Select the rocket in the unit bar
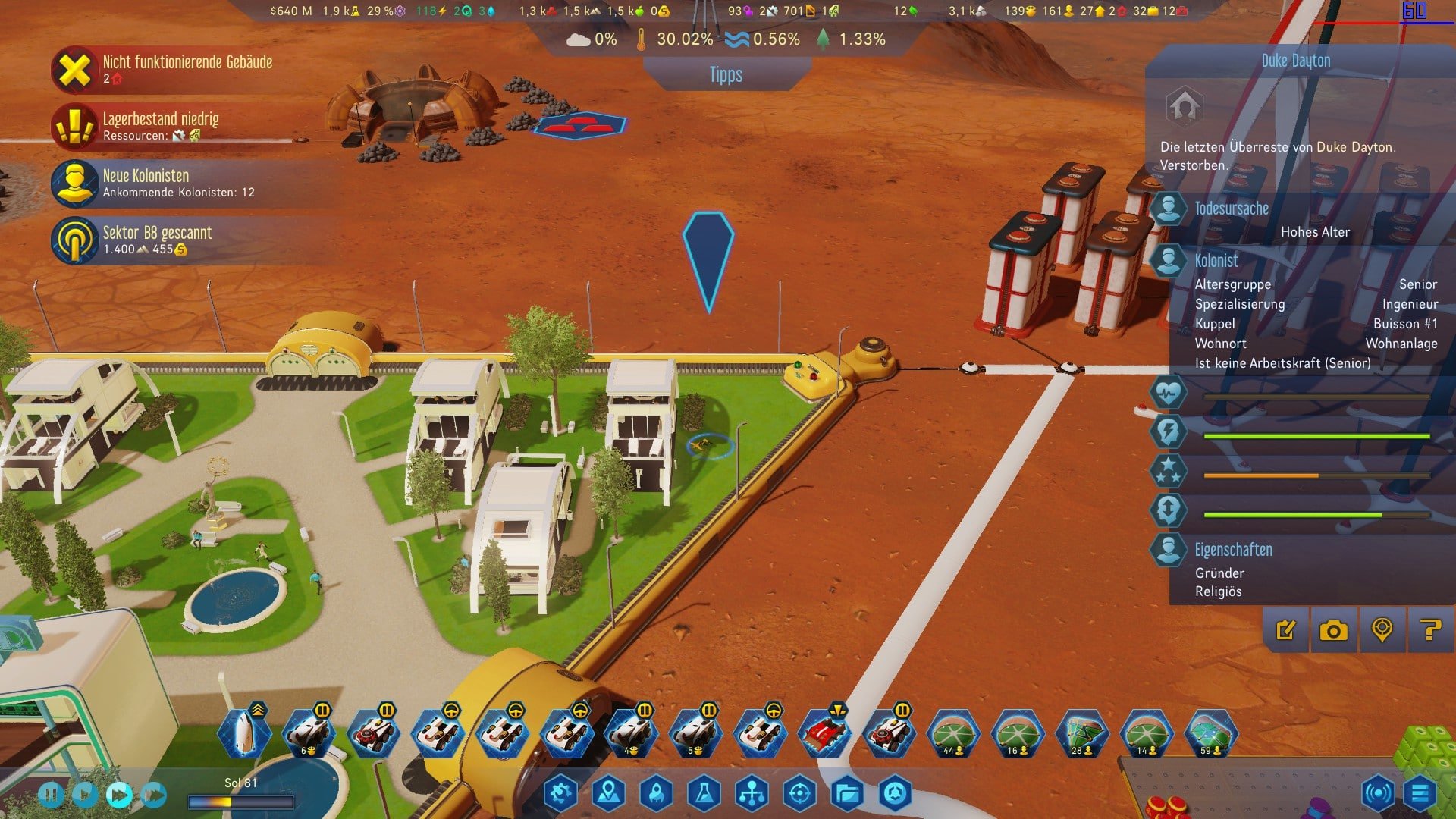 tap(243, 733)
